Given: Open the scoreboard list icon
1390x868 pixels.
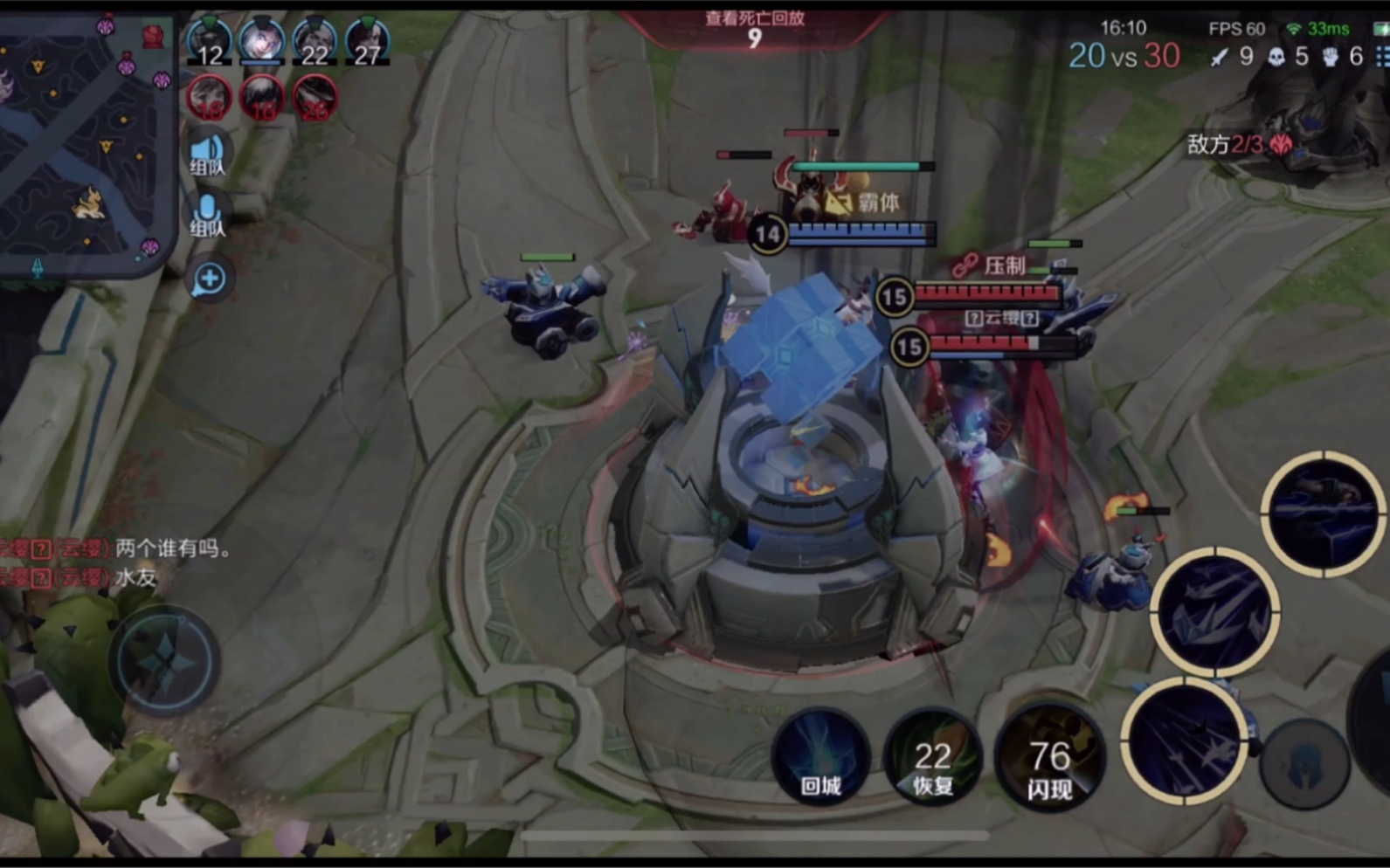Looking at the screenshot, I should [x=1382, y=57].
